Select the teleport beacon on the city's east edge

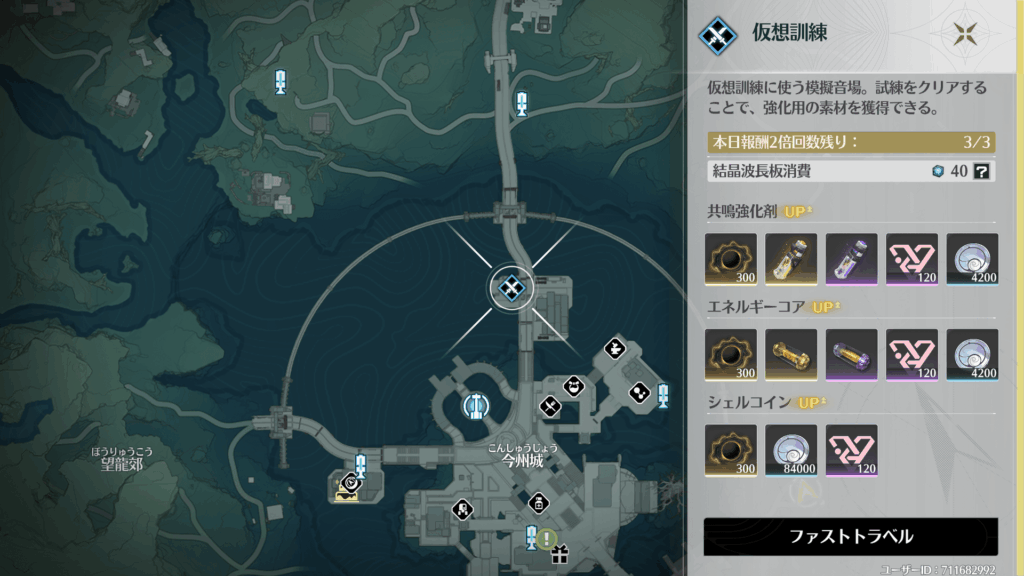pyautogui.click(x=663, y=398)
